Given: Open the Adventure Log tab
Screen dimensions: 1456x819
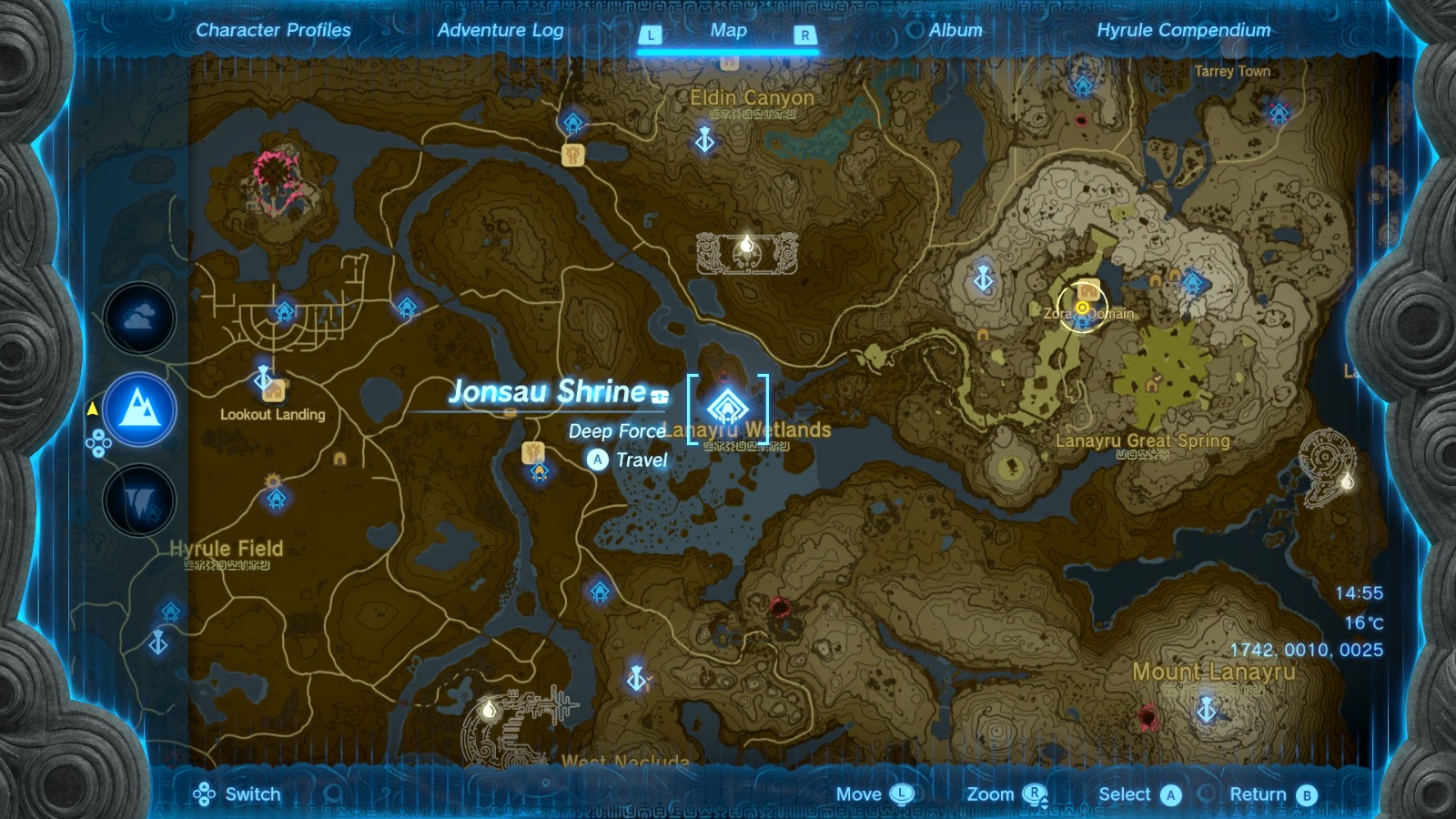Looking at the screenshot, I should pos(500,30).
